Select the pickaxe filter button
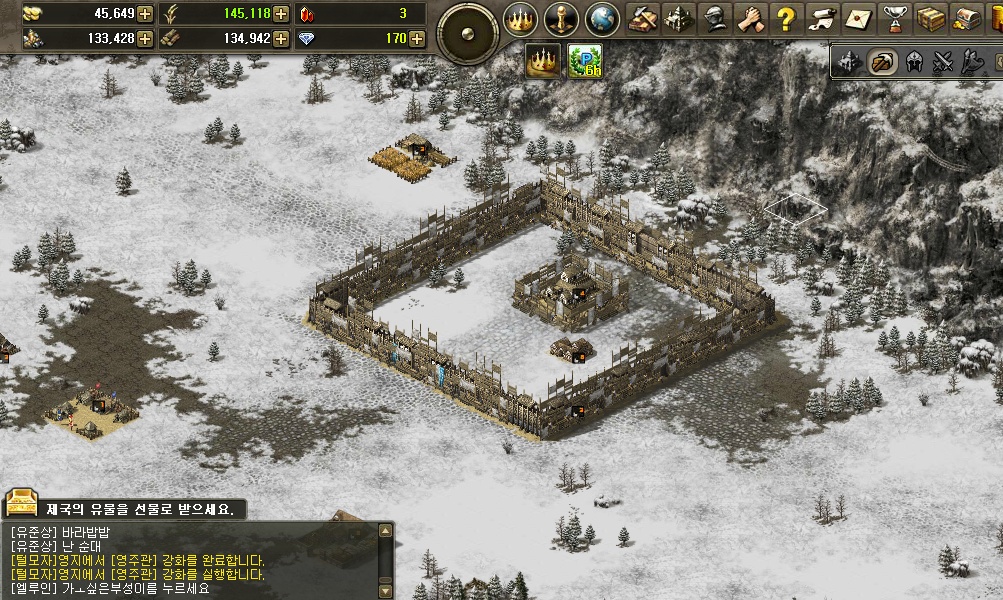The width and height of the screenshot is (1003, 600). 881,62
